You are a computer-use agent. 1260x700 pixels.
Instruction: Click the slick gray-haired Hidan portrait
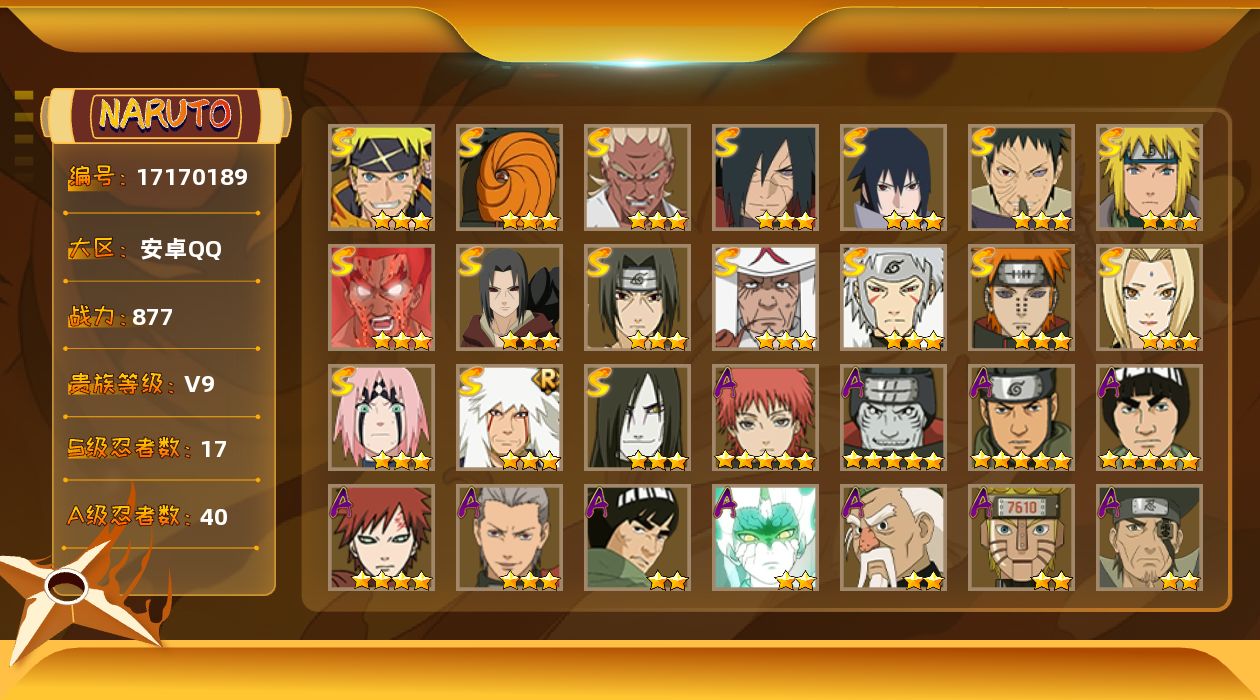(509, 537)
